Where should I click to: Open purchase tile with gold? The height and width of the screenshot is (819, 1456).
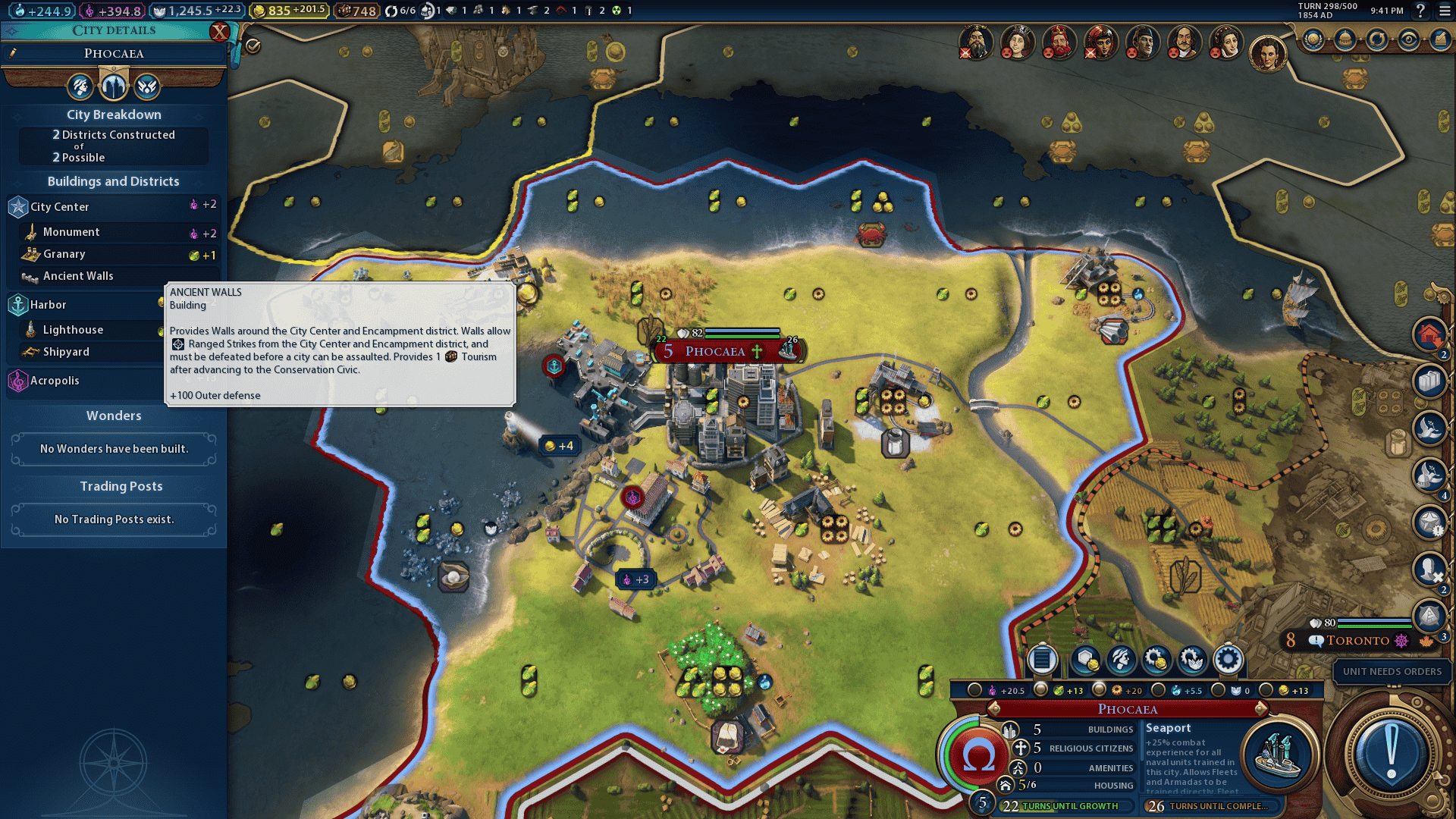coord(1085,660)
